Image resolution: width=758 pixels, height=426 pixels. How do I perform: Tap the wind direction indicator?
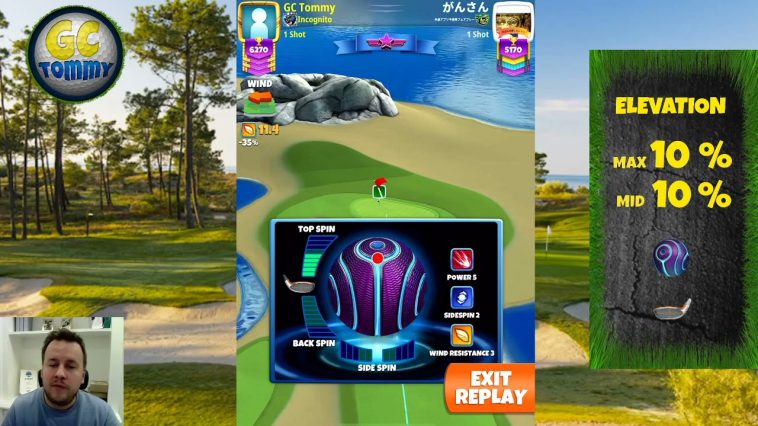(x=260, y=103)
